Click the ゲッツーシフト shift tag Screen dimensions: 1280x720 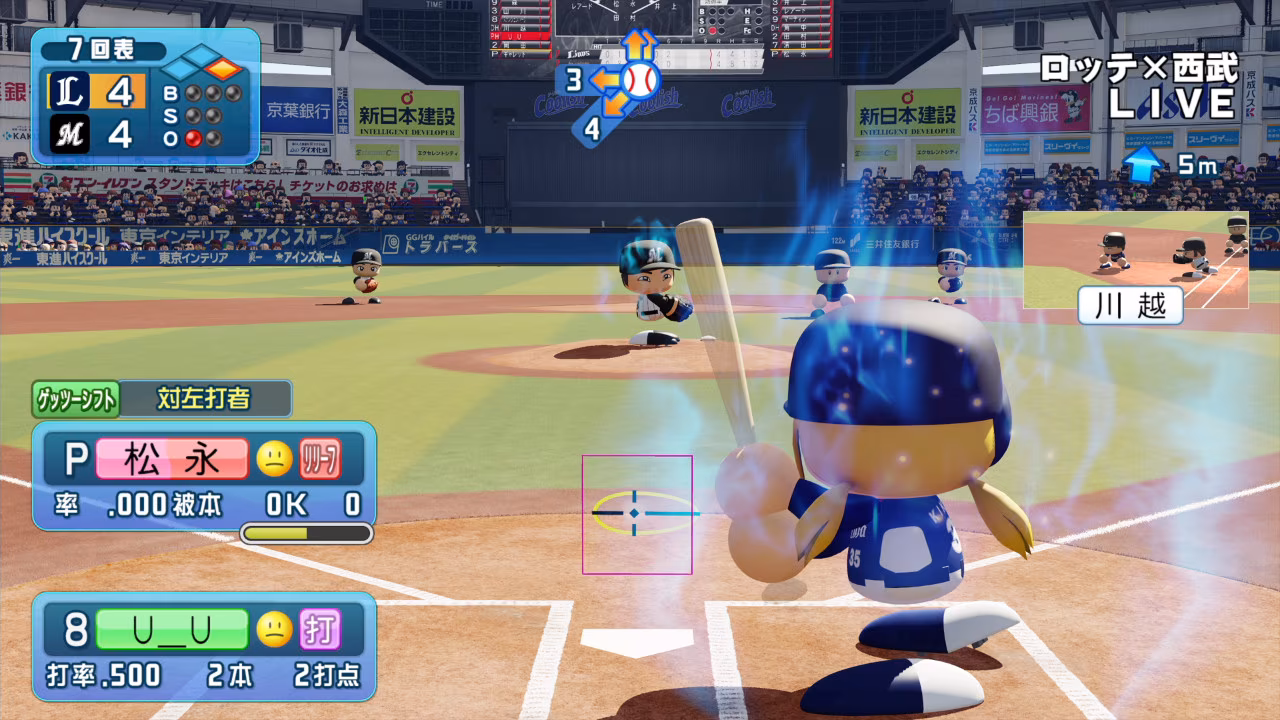(77, 399)
